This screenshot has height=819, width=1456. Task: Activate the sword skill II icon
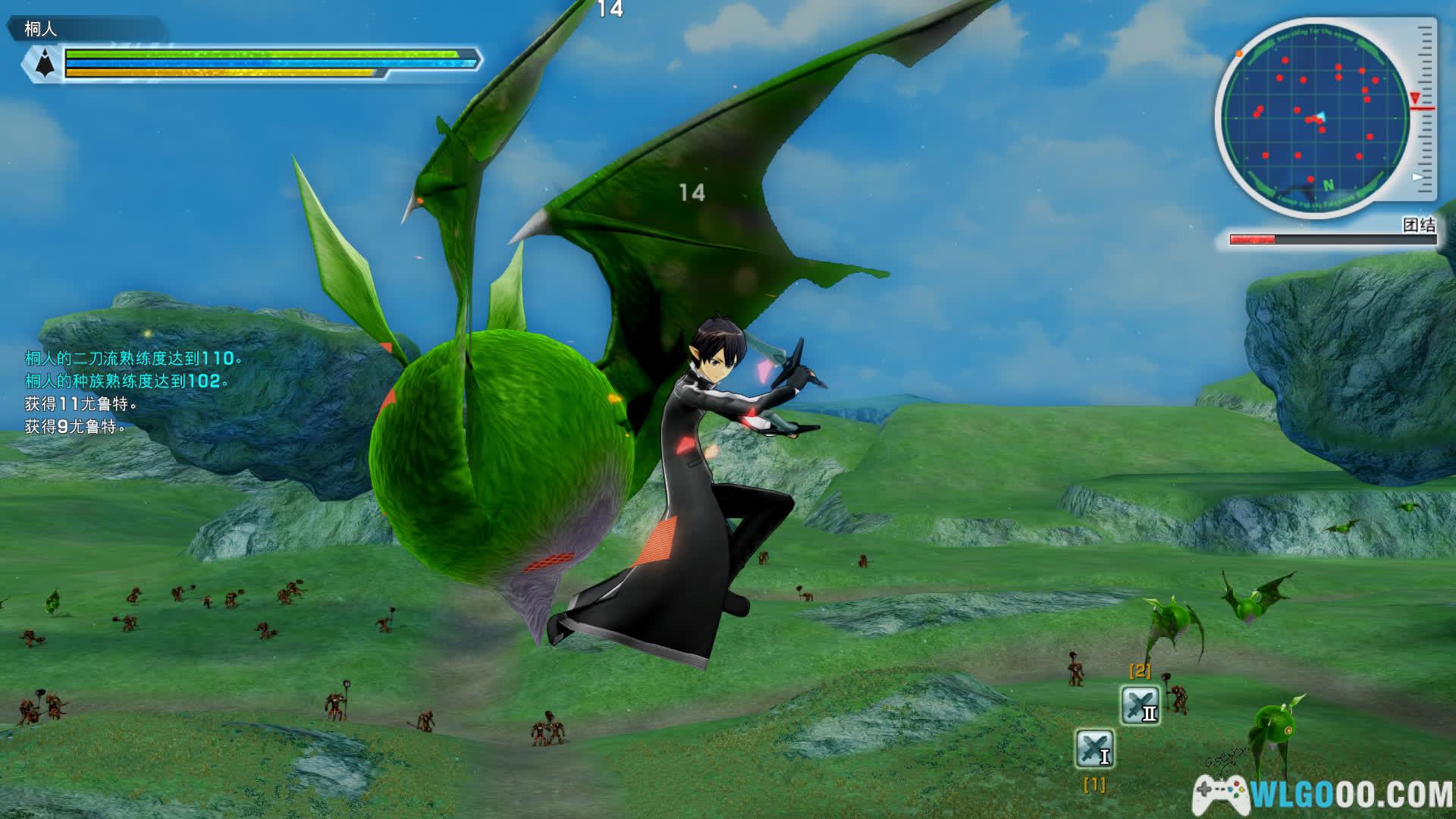(x=1140, y=705)
